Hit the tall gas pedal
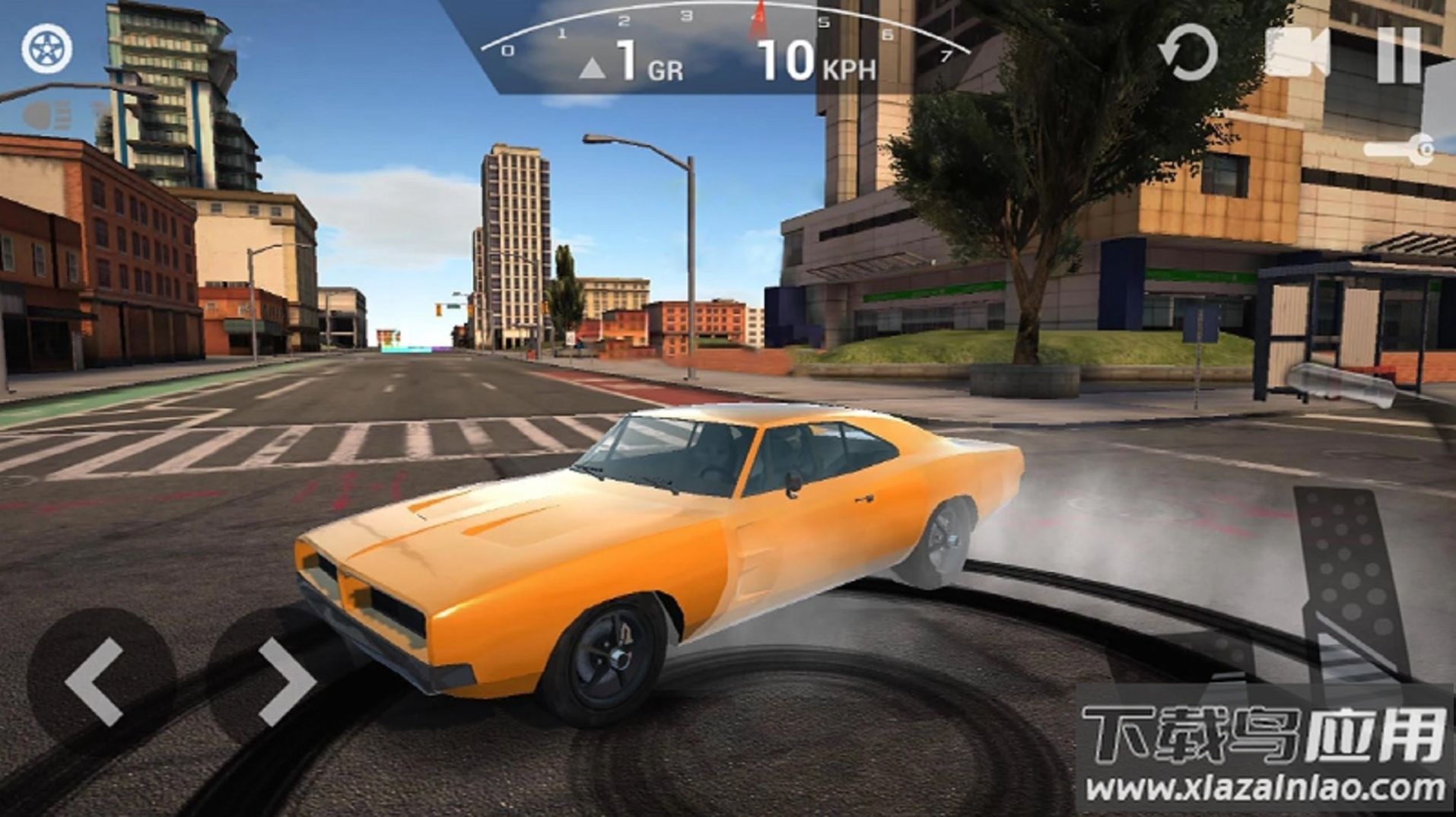1456x817 pixels. coord(1348,586)
